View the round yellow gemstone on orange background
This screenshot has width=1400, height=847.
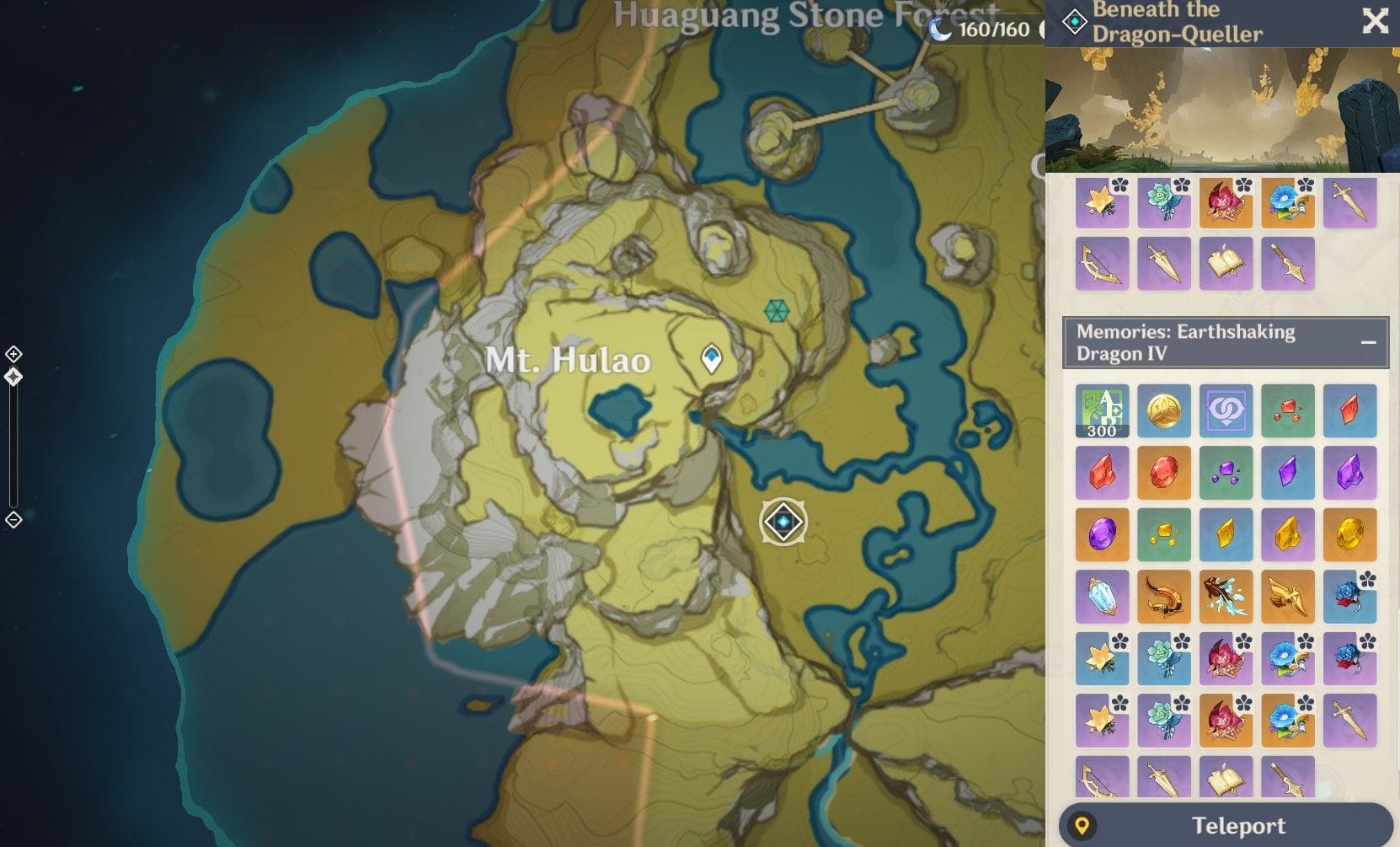coord(1349,534)
